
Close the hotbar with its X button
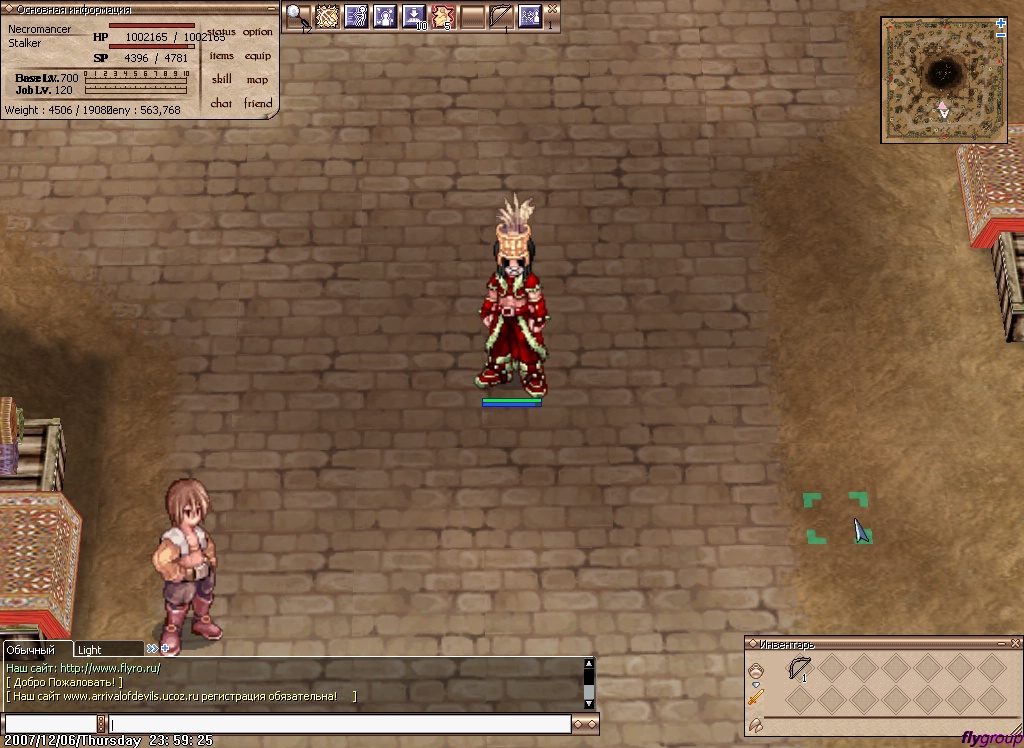tap(552, 8)
